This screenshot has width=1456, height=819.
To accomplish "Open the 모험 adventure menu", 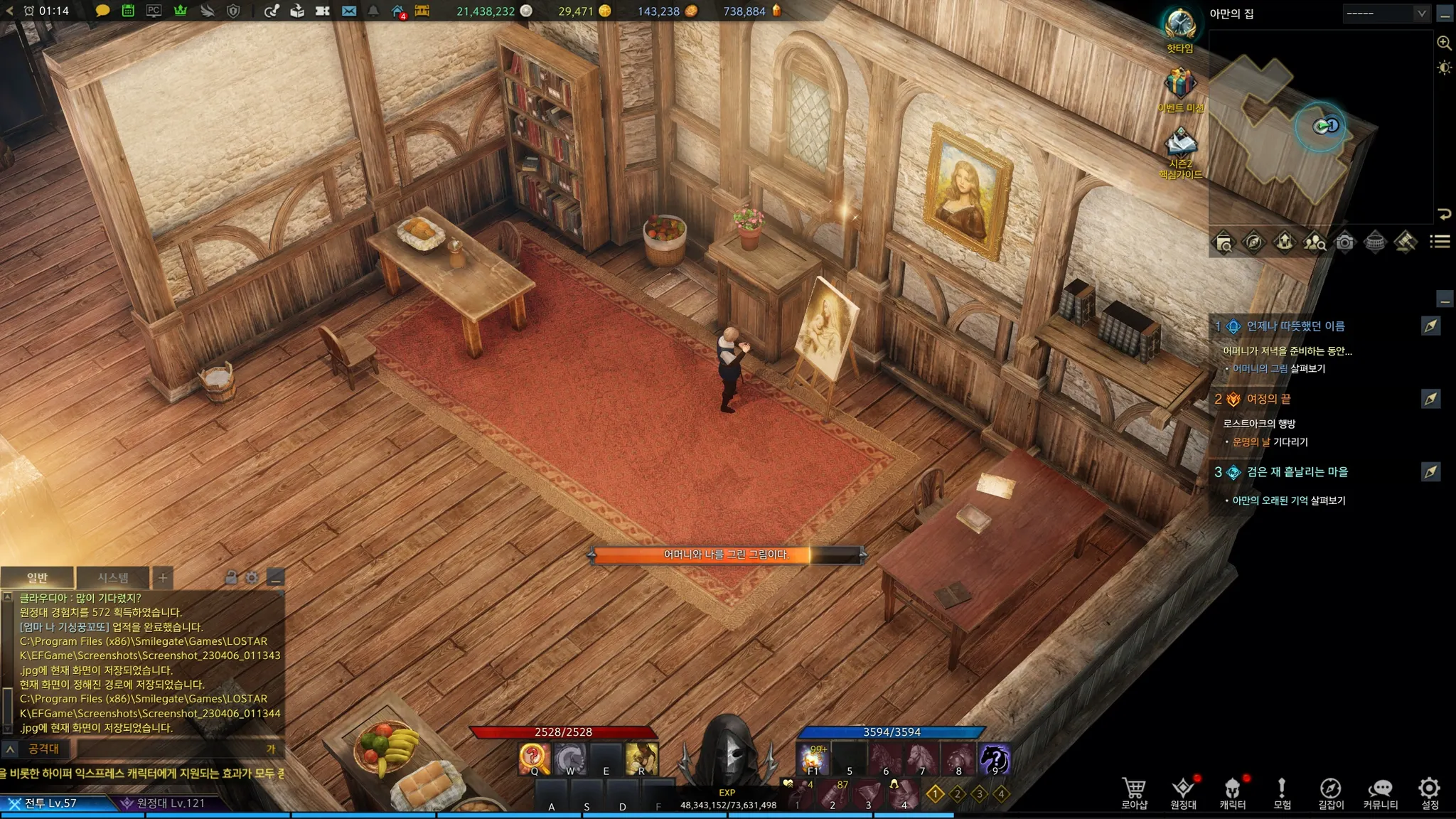I will coord(1282,793).
